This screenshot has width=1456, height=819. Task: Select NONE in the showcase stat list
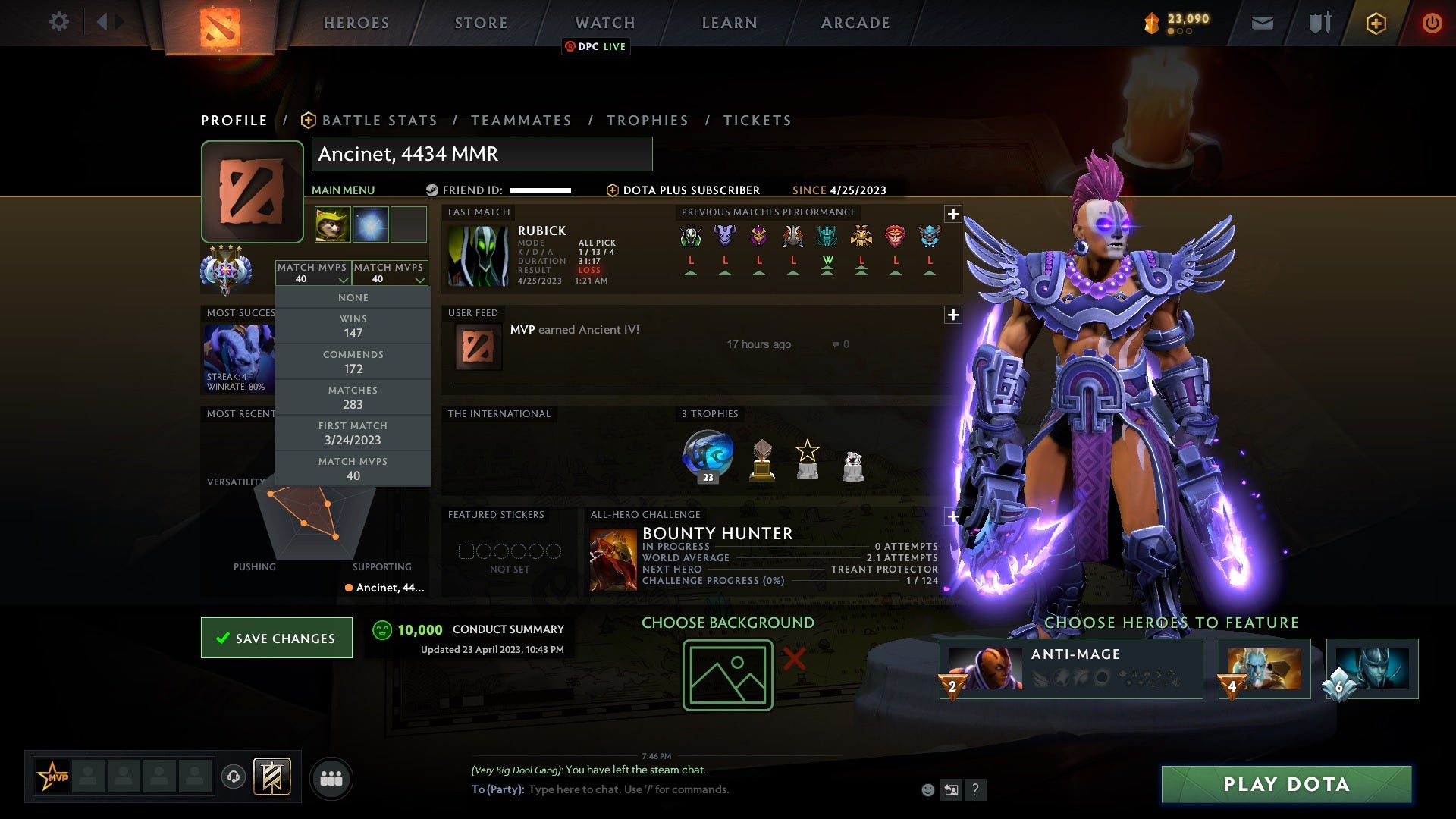tap(353, 297)
